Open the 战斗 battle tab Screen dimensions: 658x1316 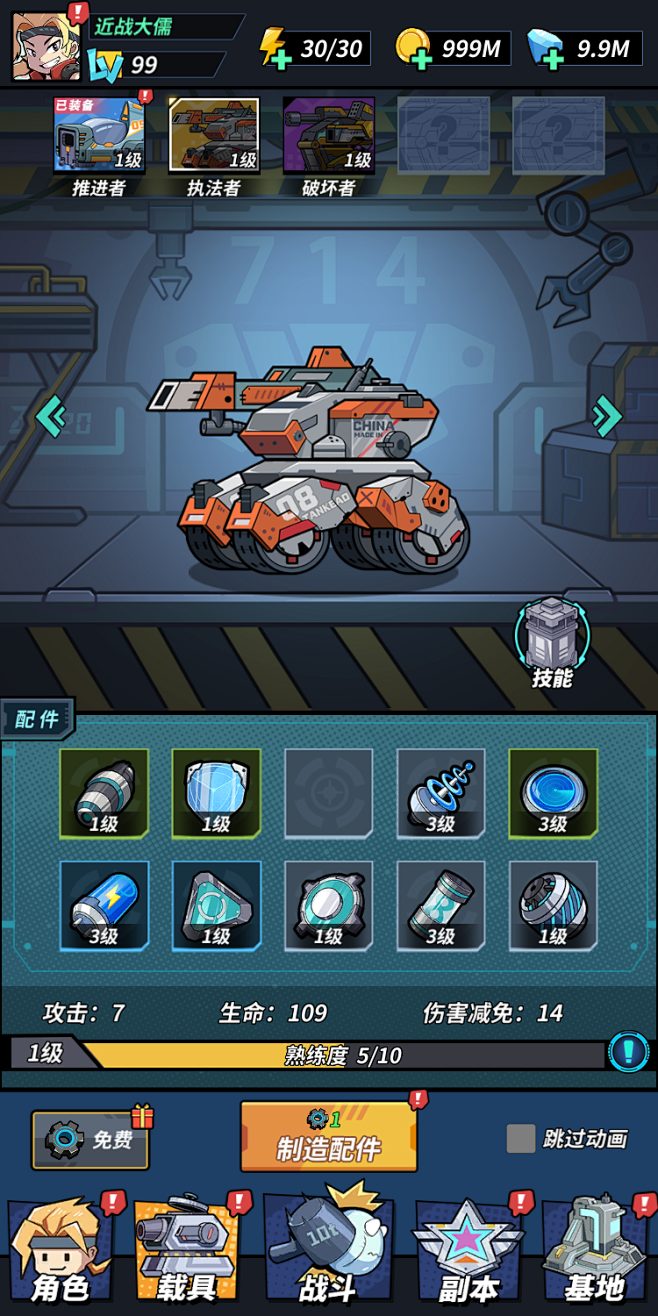tap(328, 1253)
